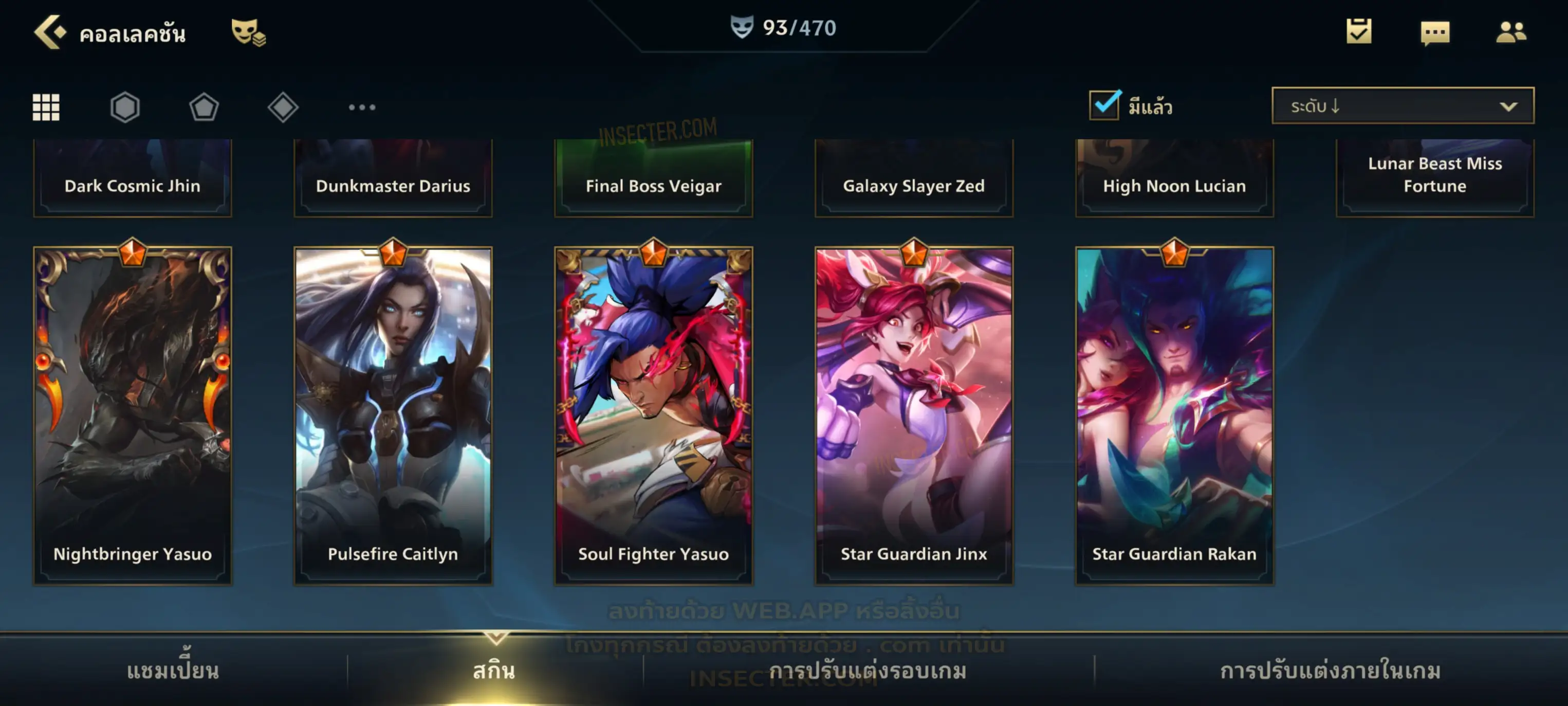Open the missions checklist icon
The height and width of the screenshot is (706, 1568).
tap(1359, 31)
